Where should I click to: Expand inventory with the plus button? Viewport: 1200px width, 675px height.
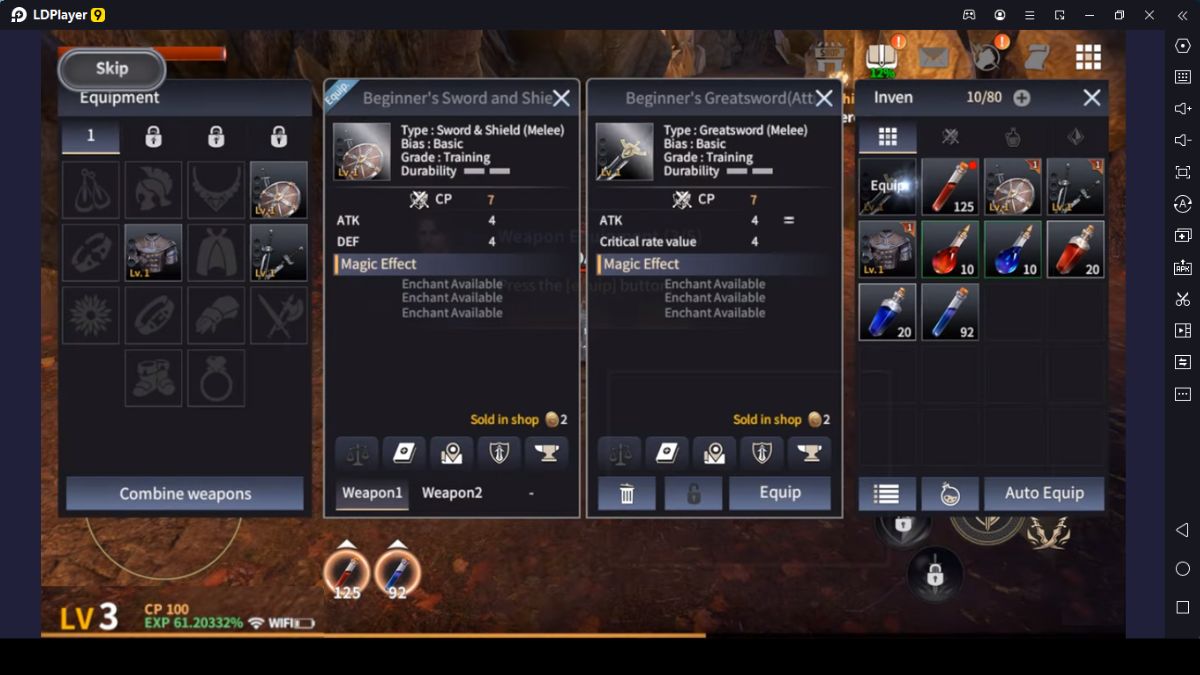[1021, 98]
